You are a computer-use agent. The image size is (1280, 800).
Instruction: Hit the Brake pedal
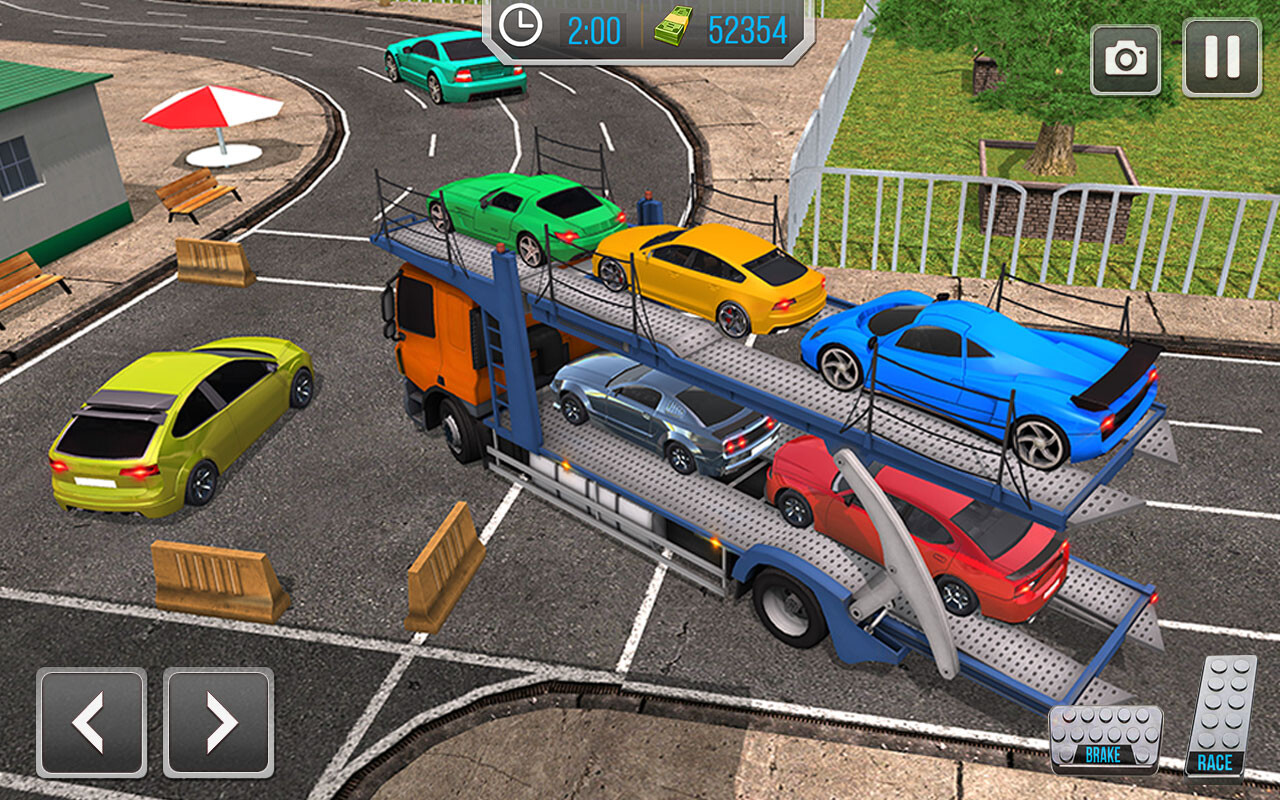(x=1105, y=739)
